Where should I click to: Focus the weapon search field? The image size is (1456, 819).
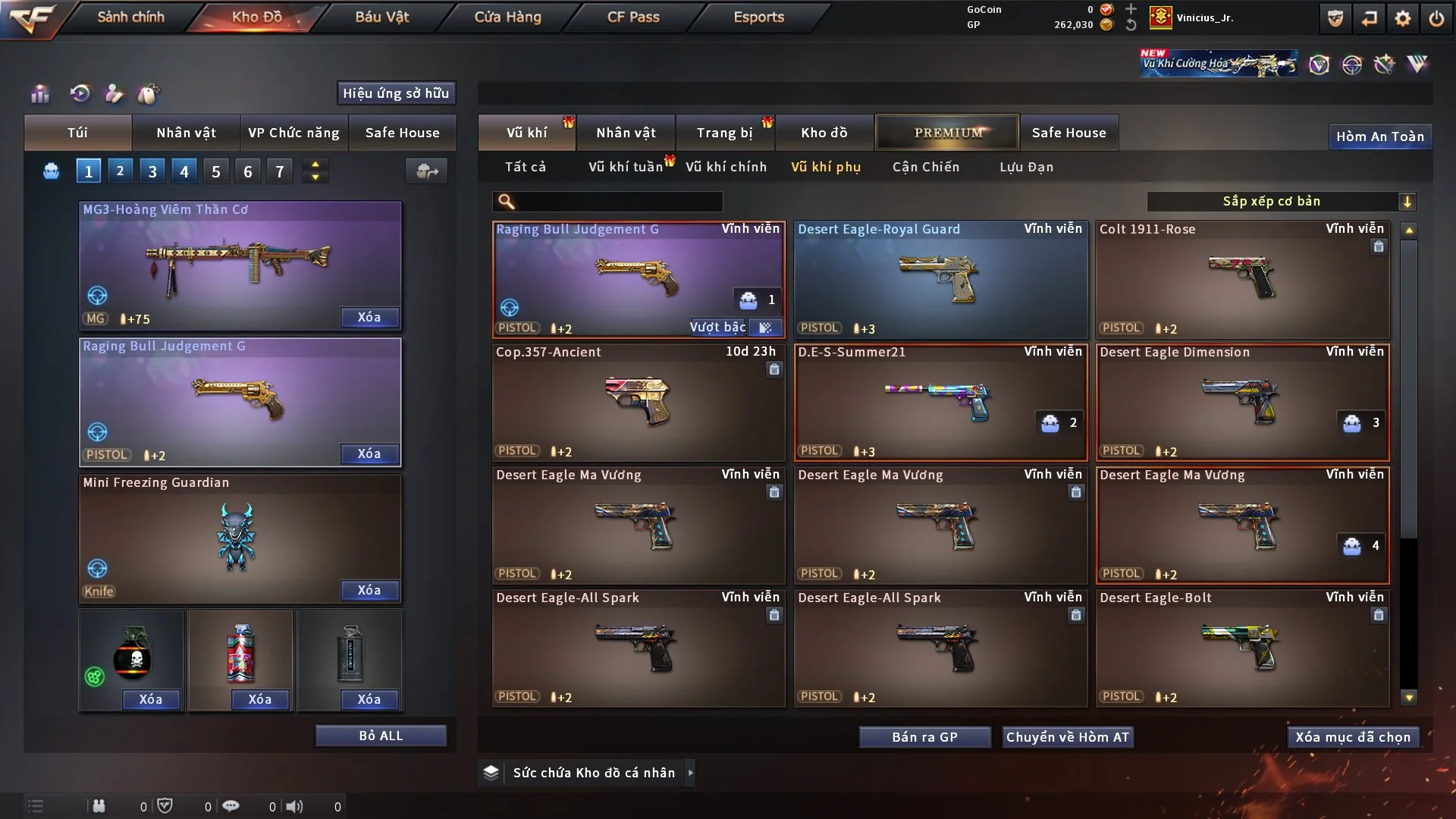618,201
